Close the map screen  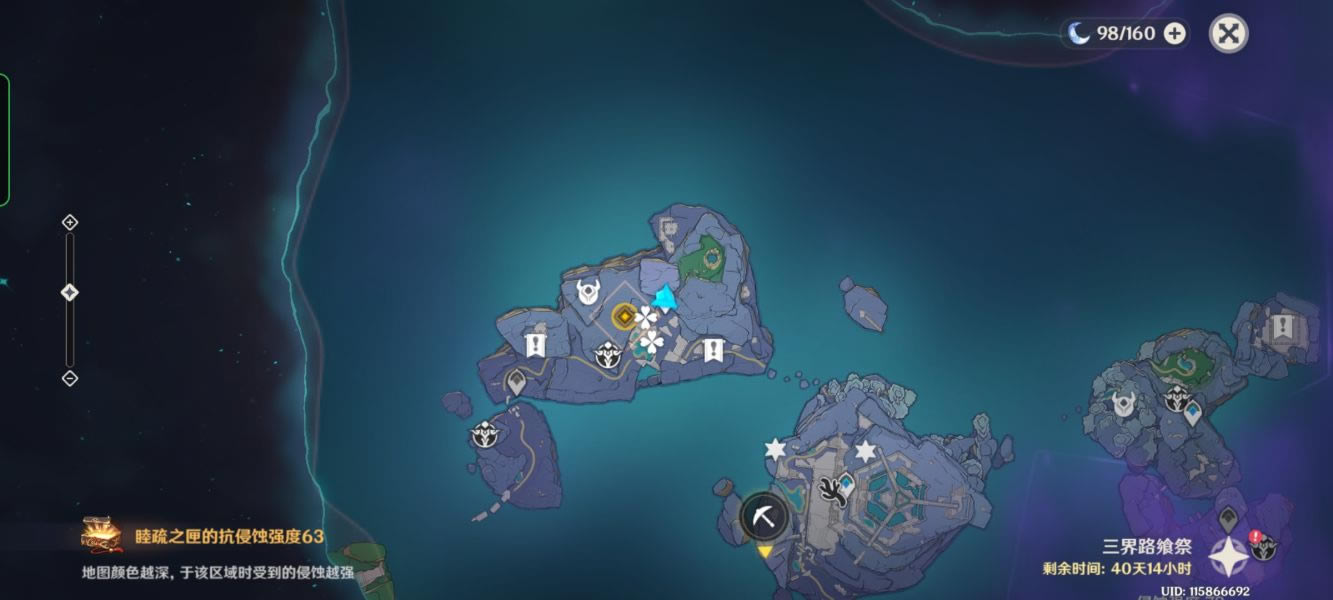click(x=1228, y=34)
